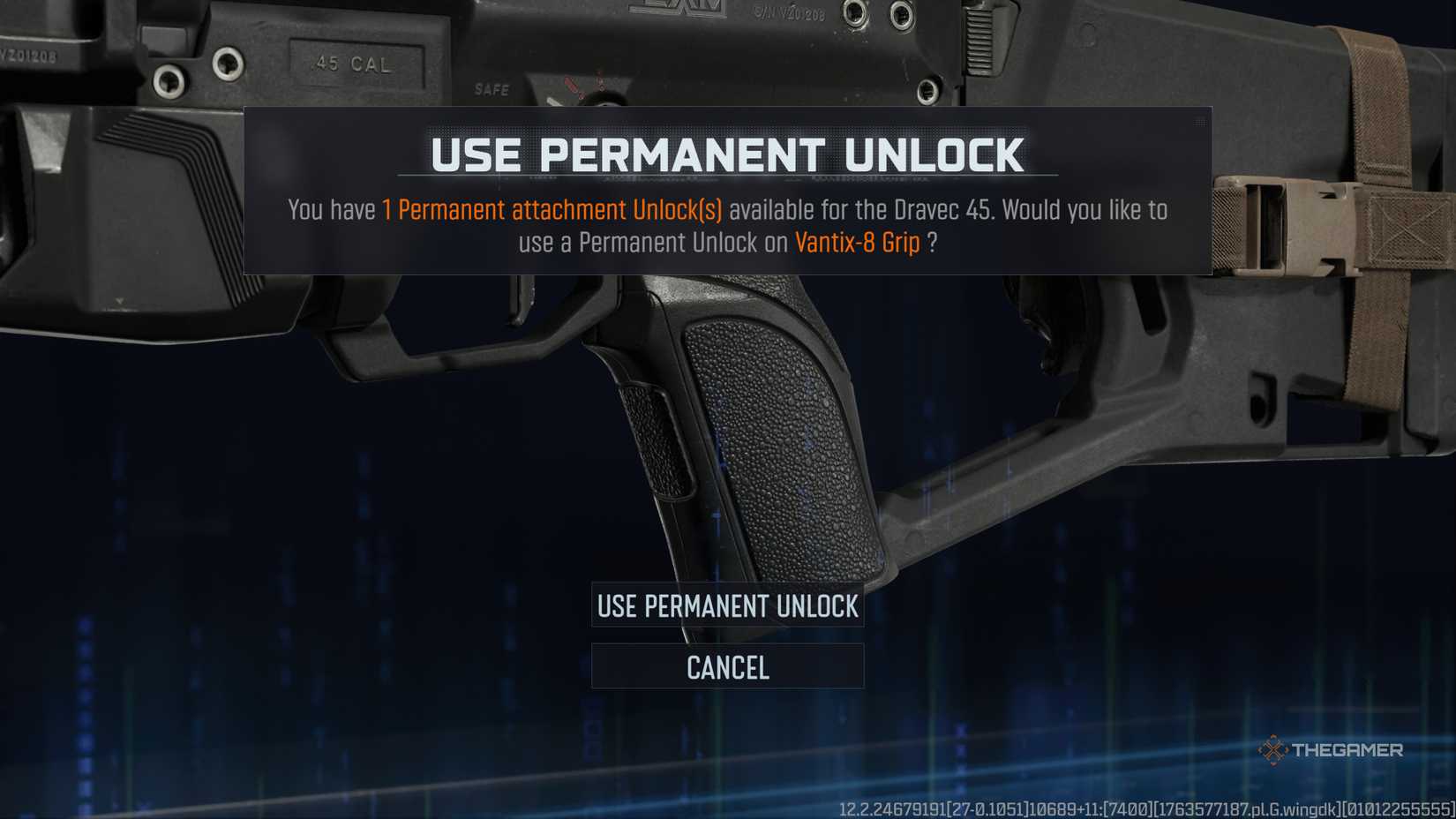Select the USE PERMANENT UNLOCK dialog title

pos(727,152)
